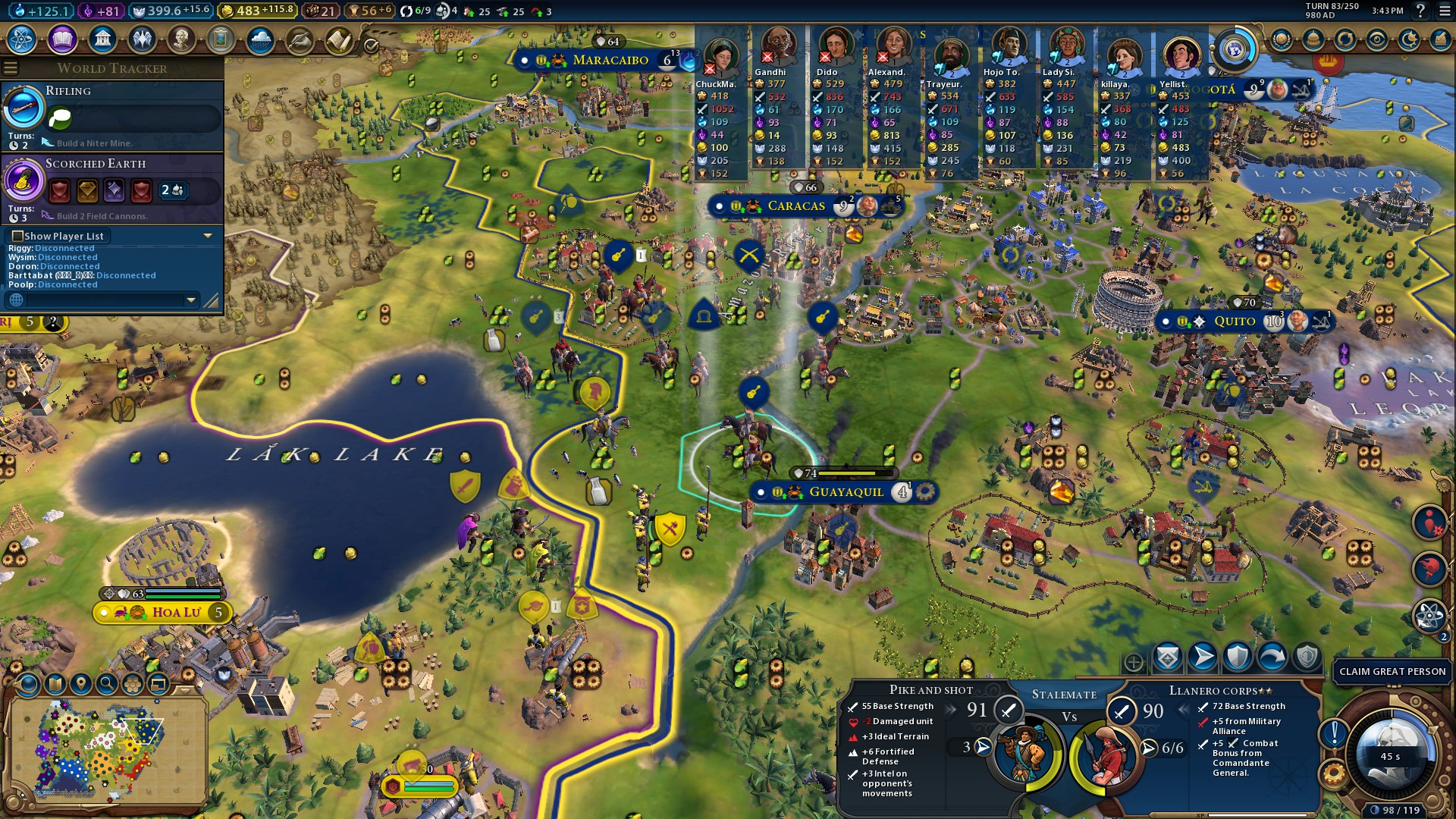
Task: Open the Great People screen
Action: click(x=181, y=39)
